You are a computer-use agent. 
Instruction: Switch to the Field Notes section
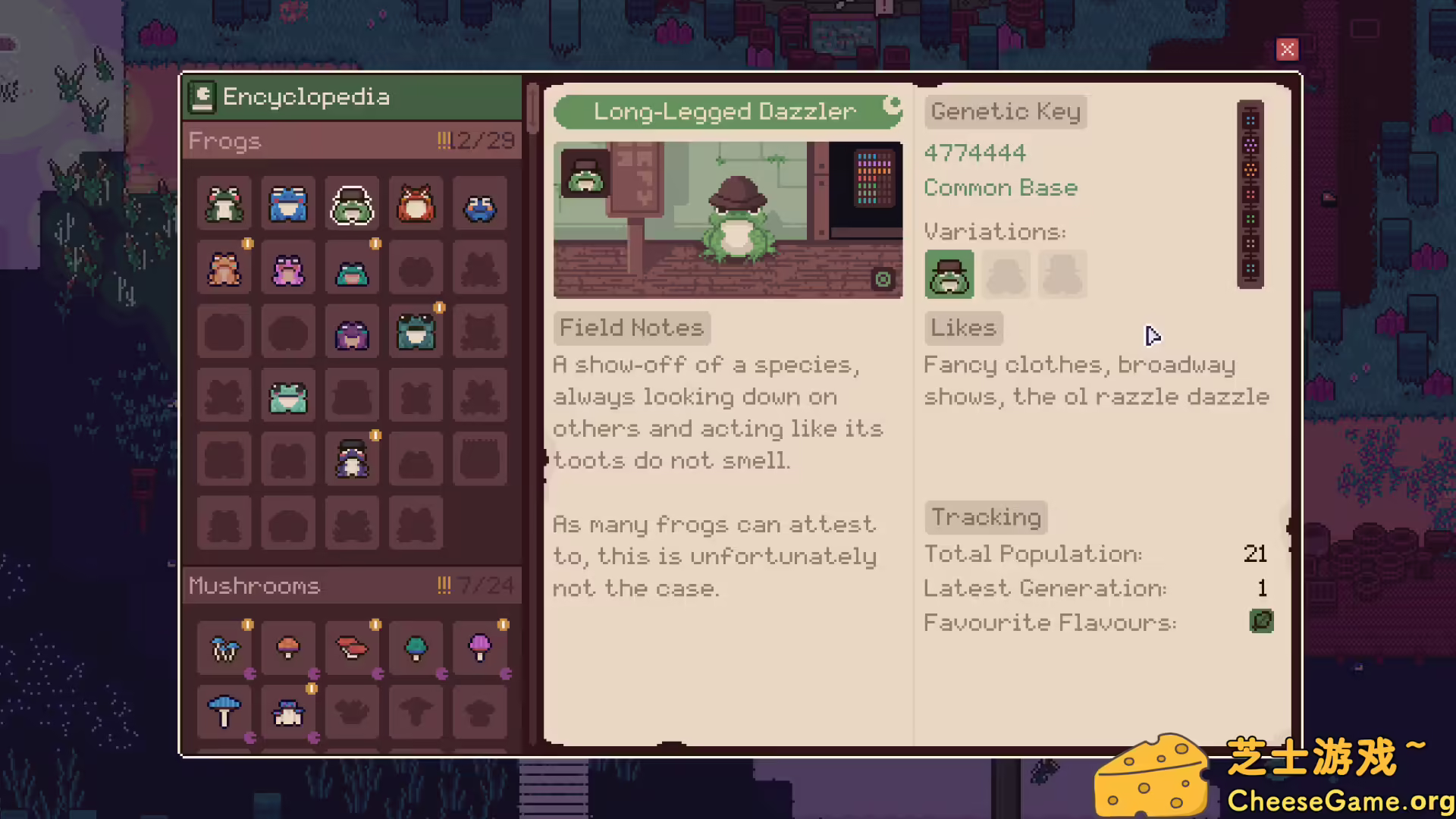coord(631,328)
